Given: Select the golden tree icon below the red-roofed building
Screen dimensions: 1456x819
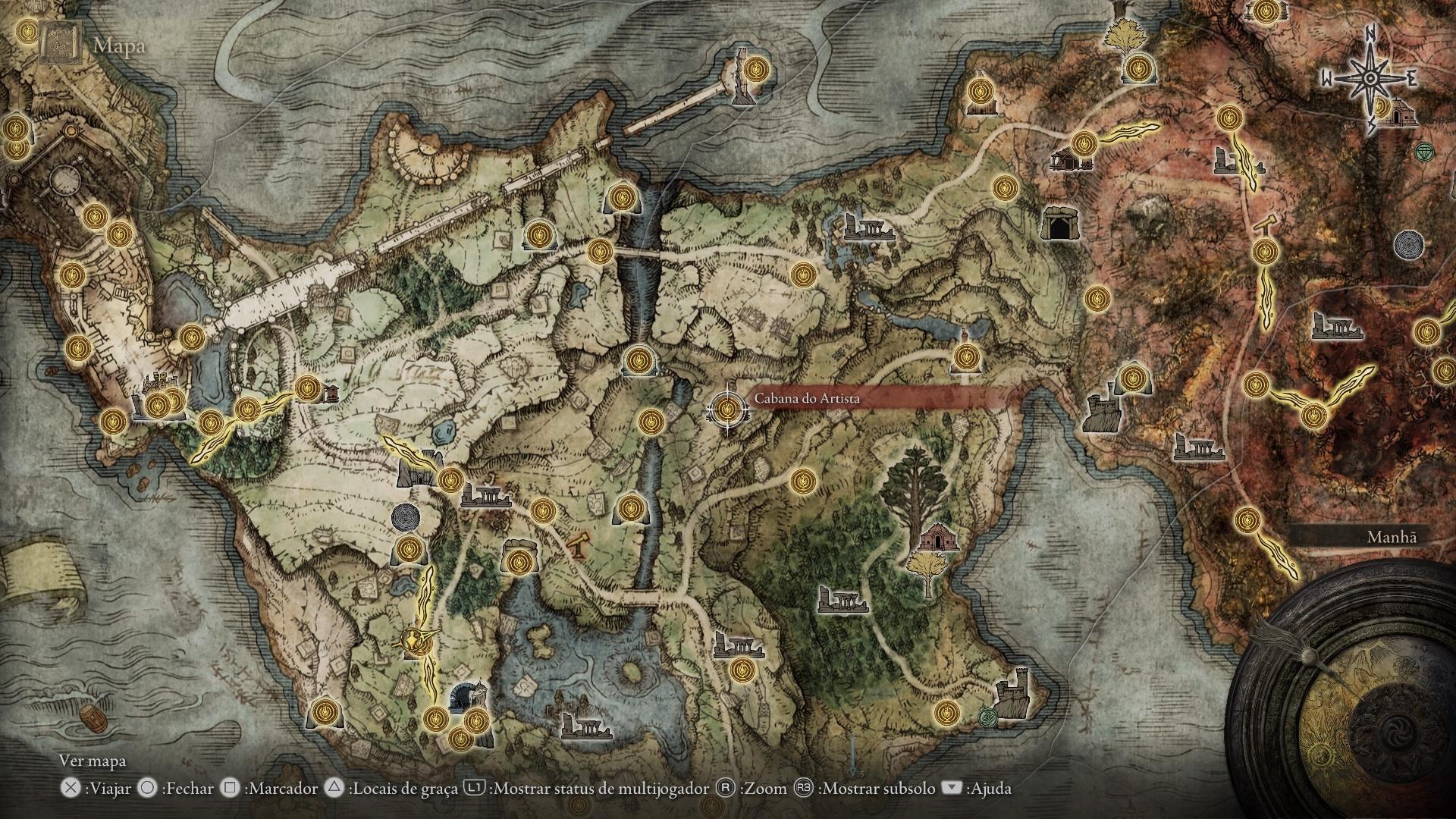Looking at the screenshot, I should [927, 570].
